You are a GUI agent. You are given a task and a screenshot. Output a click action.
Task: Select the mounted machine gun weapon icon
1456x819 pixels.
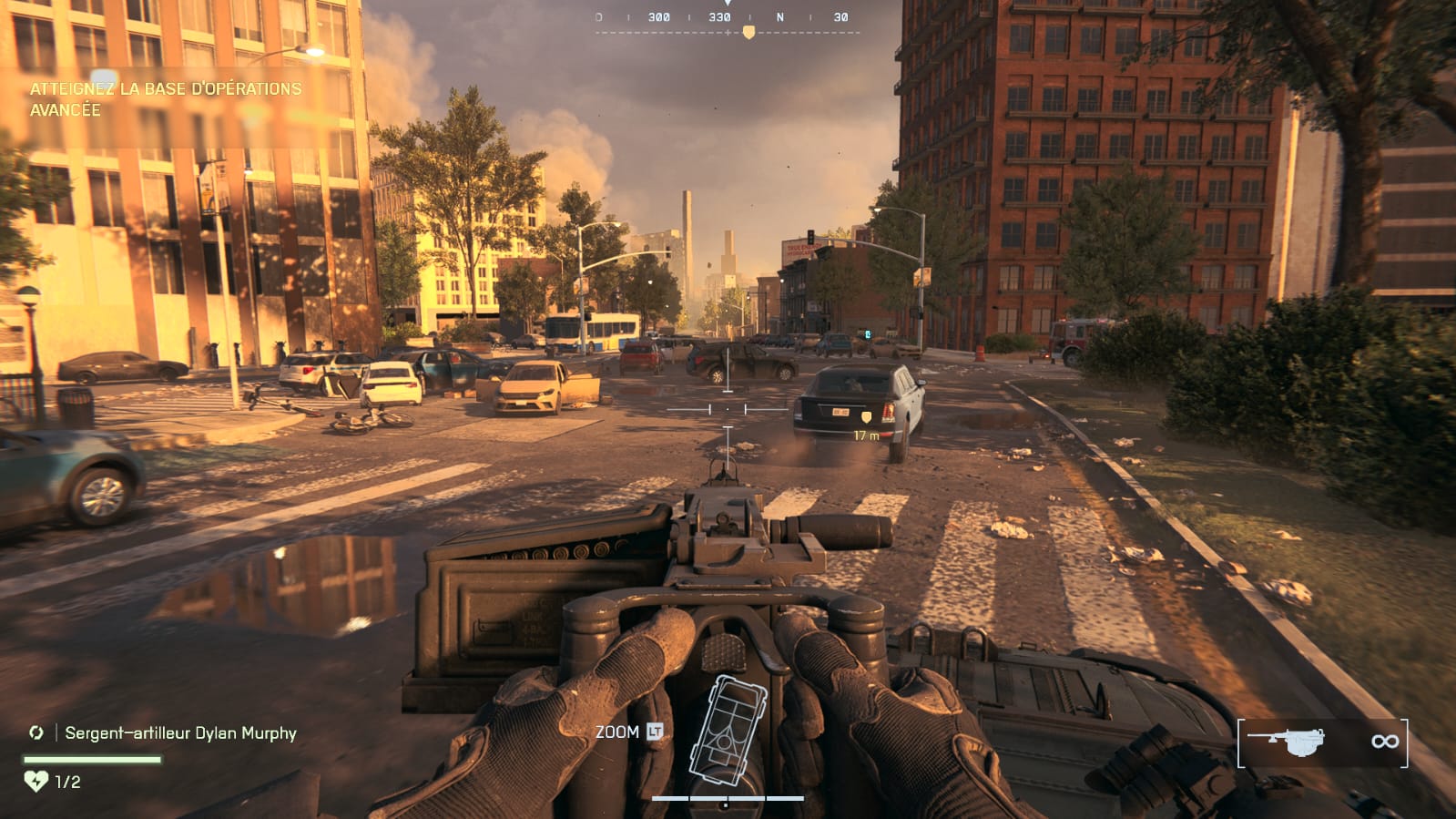(x=1286, y=742)
